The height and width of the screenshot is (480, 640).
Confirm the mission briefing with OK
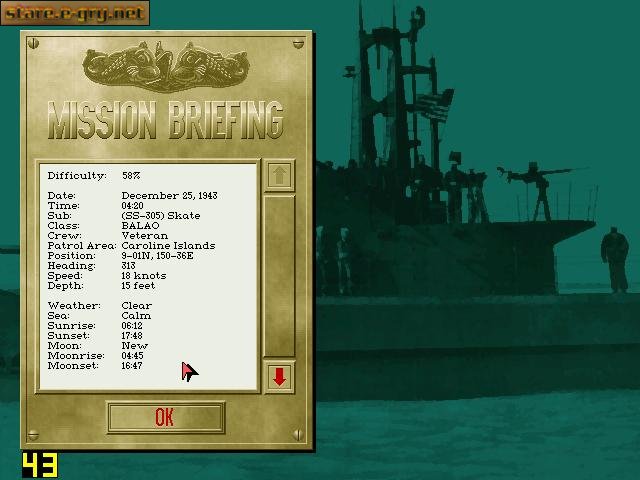165,417
